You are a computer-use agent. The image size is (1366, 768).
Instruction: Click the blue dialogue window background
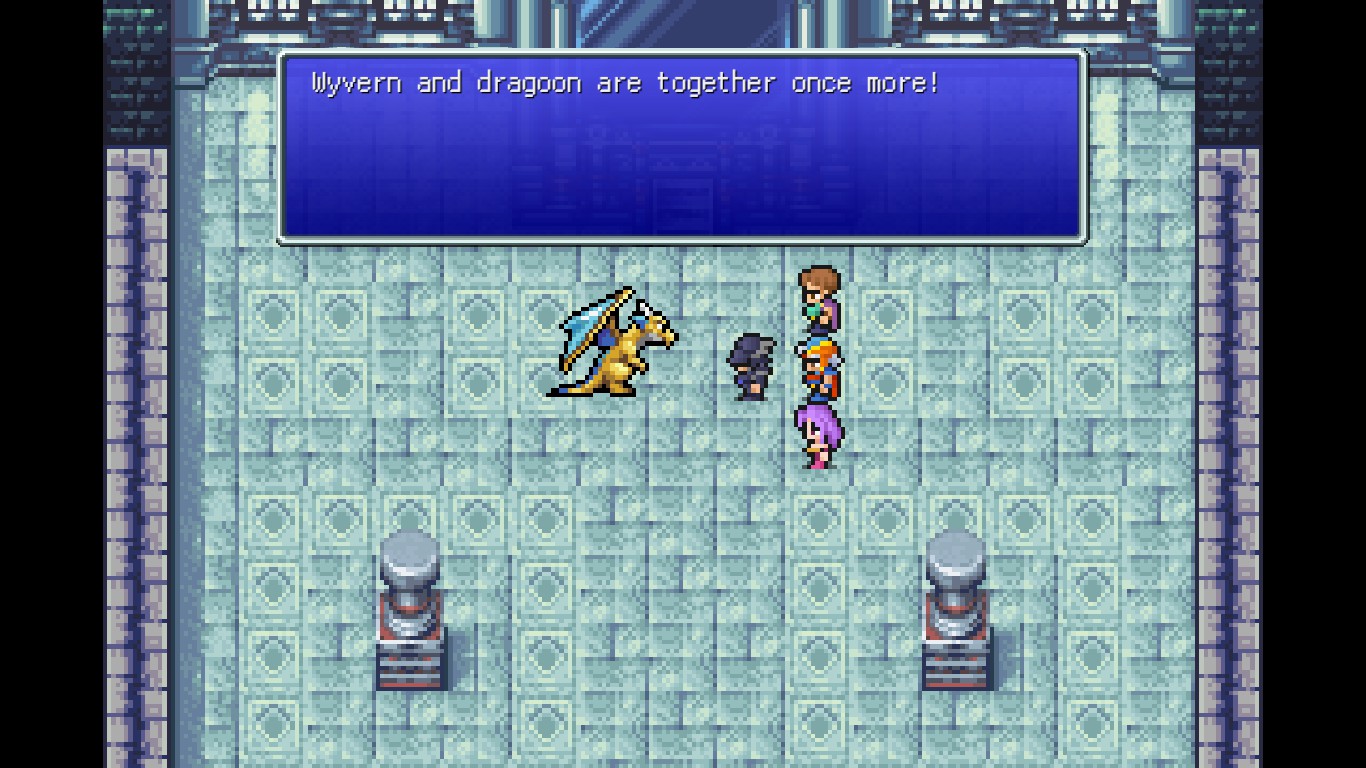tap(683, 180)
